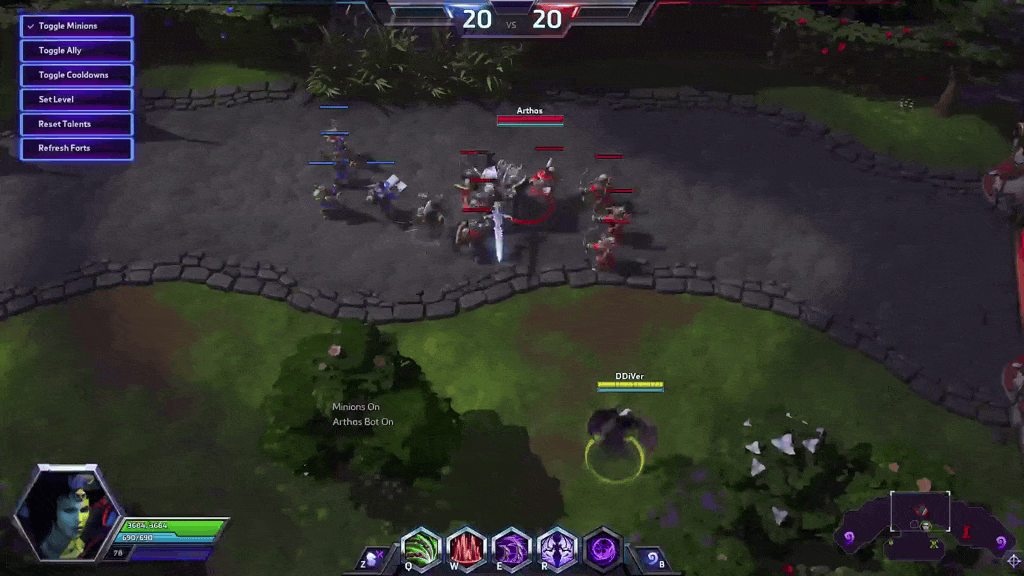This screenshot has height=576, width=1024.
Task: Choose Reset Talents
Action: pos(76,124)
